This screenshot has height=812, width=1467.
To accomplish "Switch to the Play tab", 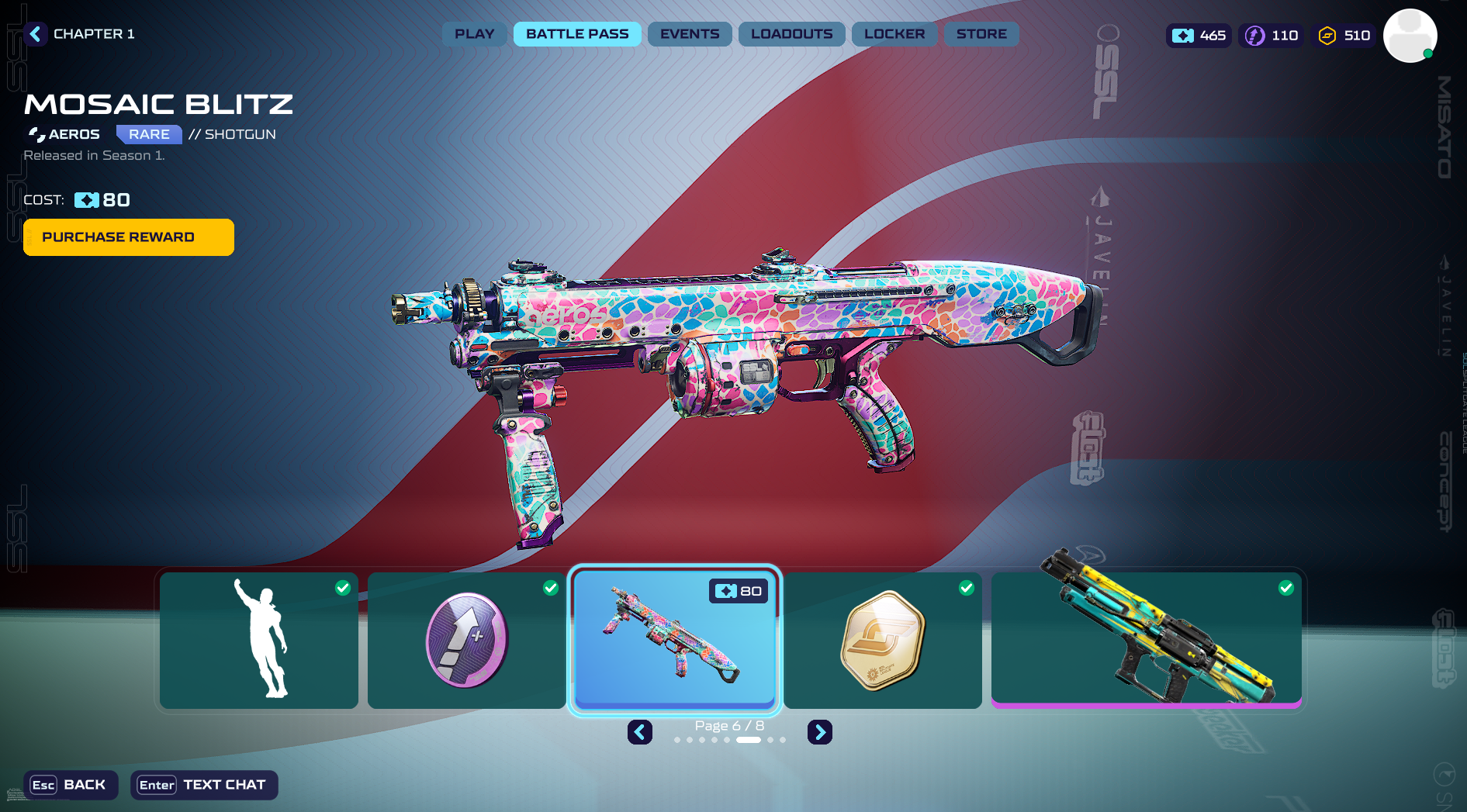I will click(x=474, y=34).
